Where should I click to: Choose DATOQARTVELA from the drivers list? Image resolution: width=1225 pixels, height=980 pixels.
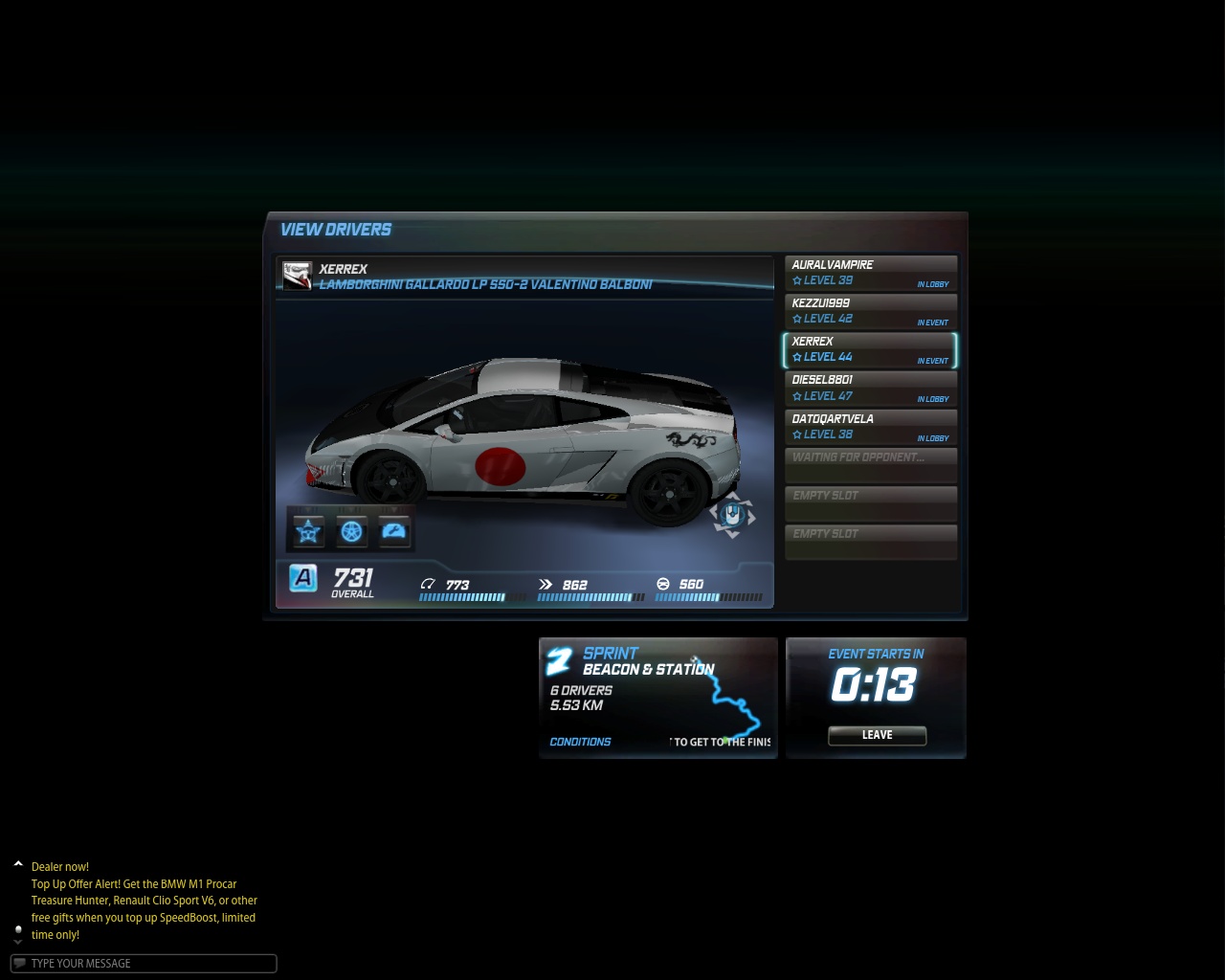pyautogui.click(x=870, y=427)
